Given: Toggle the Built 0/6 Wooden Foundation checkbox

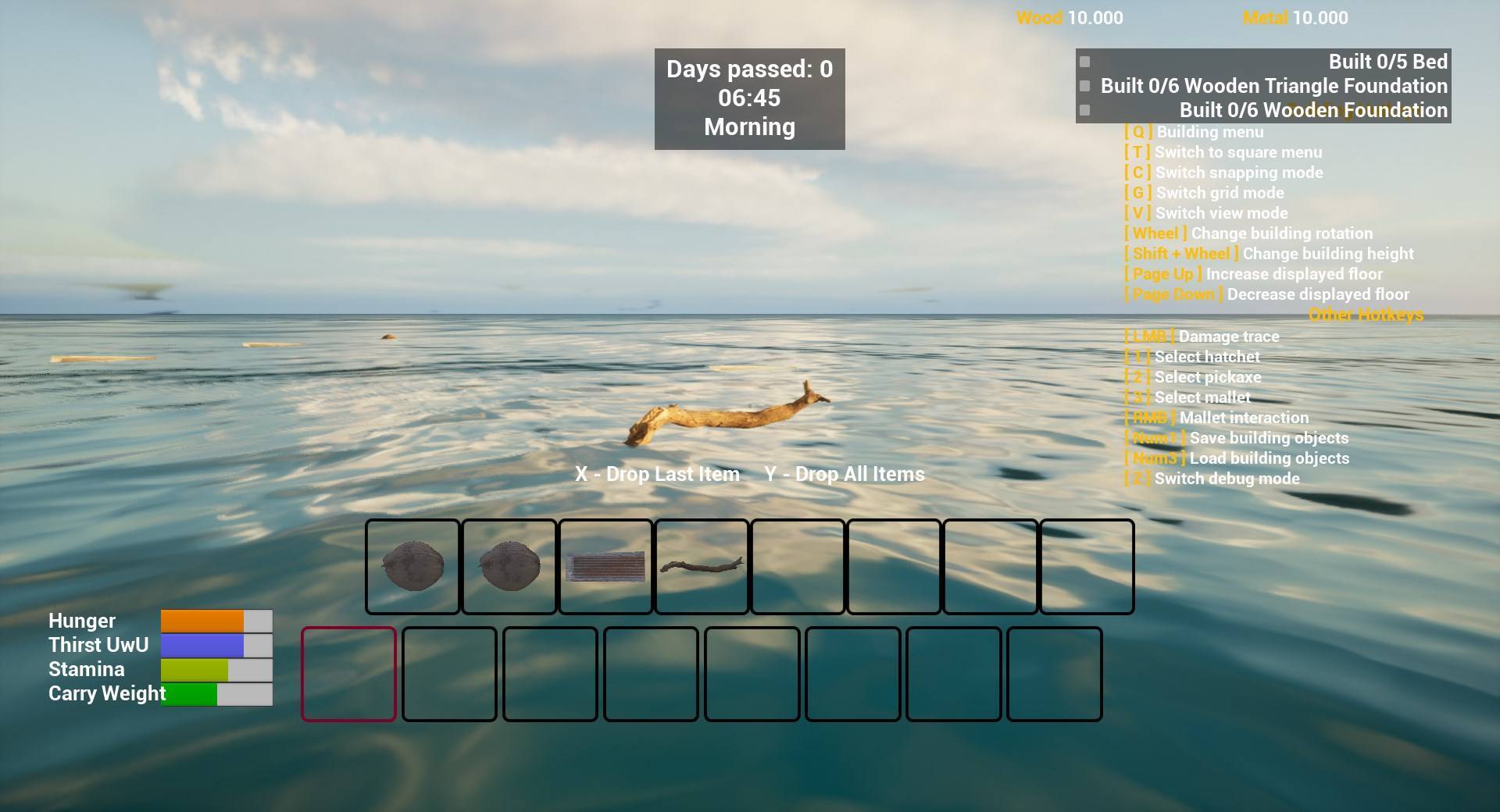Looking at the screenshot, I should 1084,110.
